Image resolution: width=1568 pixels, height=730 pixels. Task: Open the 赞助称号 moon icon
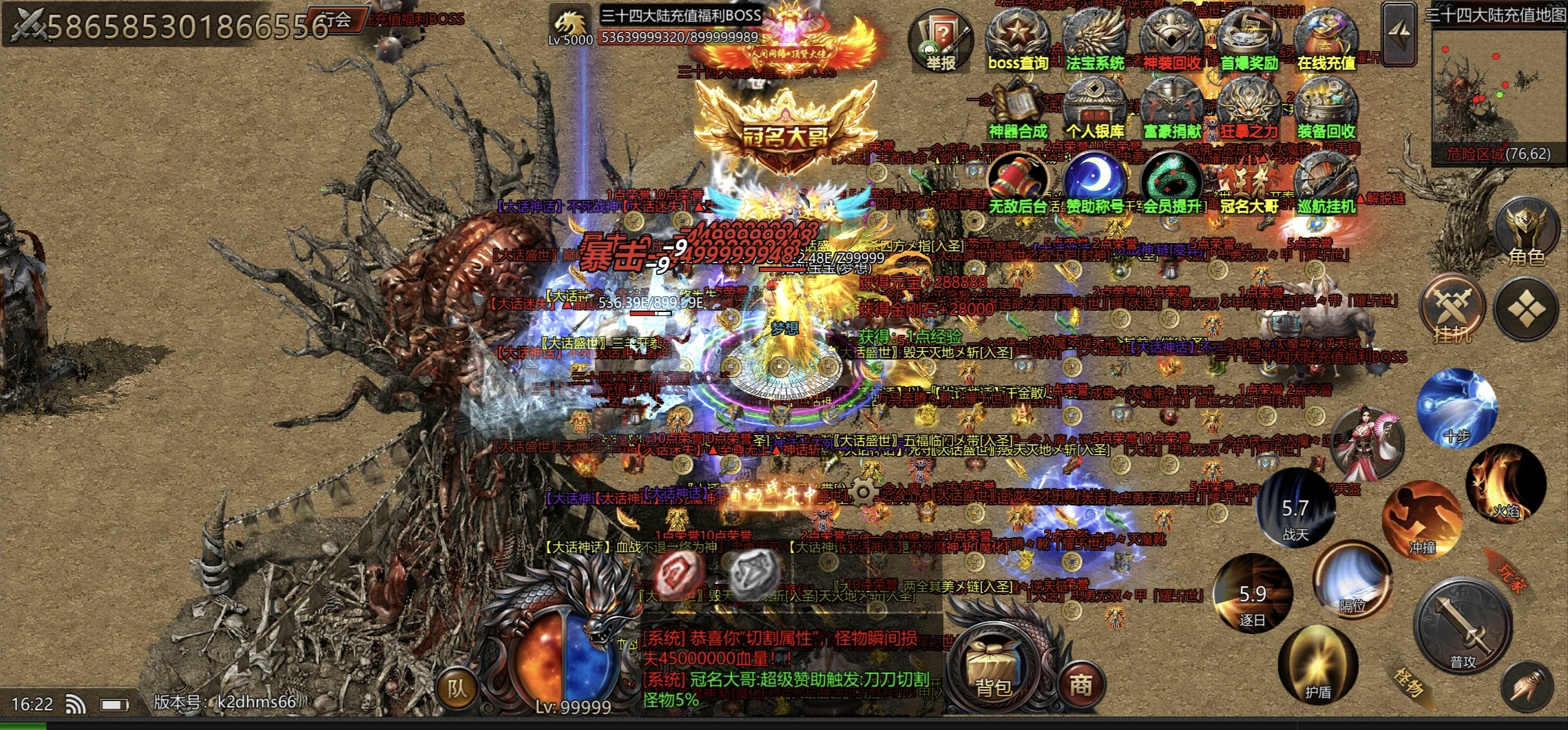[1095, 182]
